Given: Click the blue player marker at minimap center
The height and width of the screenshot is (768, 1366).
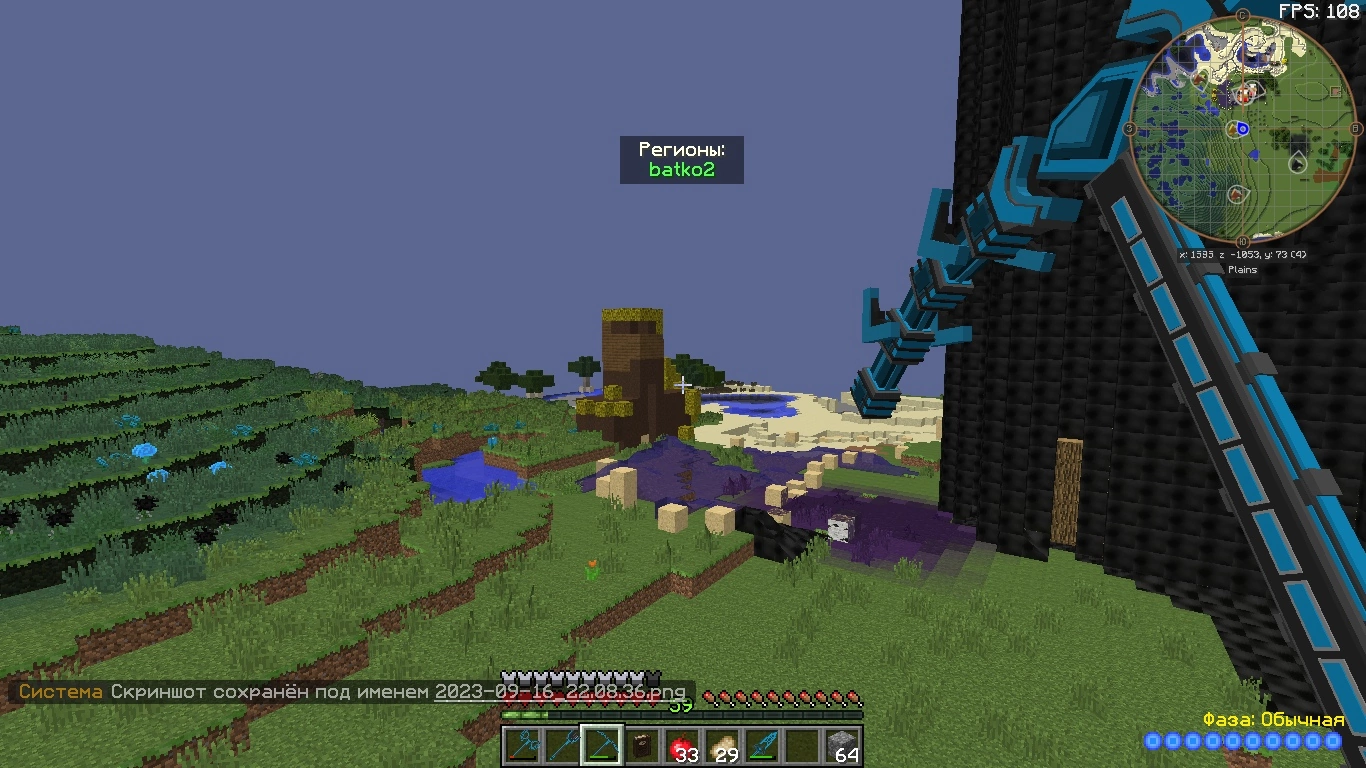Looking at the screenshot, I should [1243, 129].
